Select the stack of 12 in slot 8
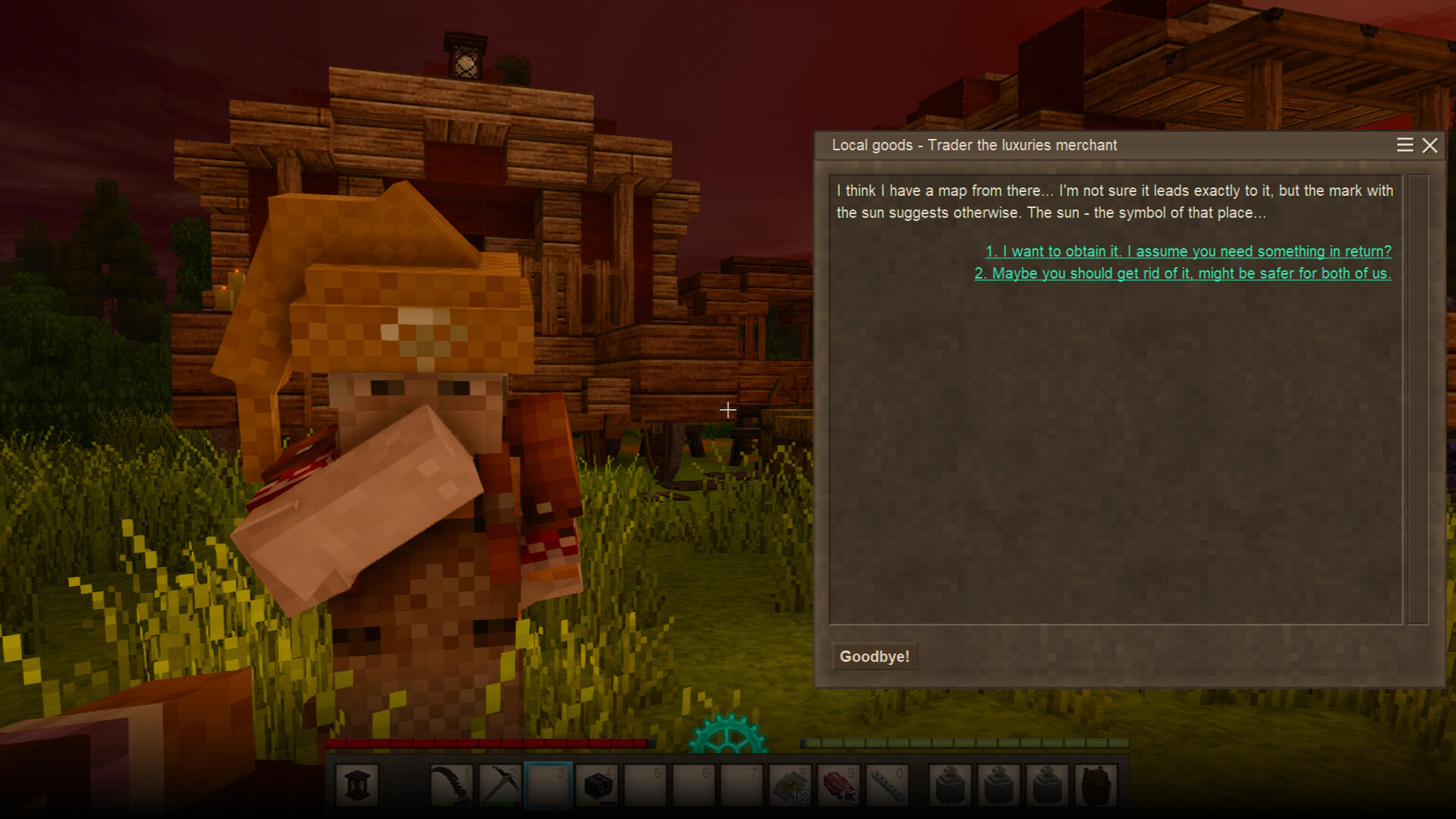 tap(791, 785)
